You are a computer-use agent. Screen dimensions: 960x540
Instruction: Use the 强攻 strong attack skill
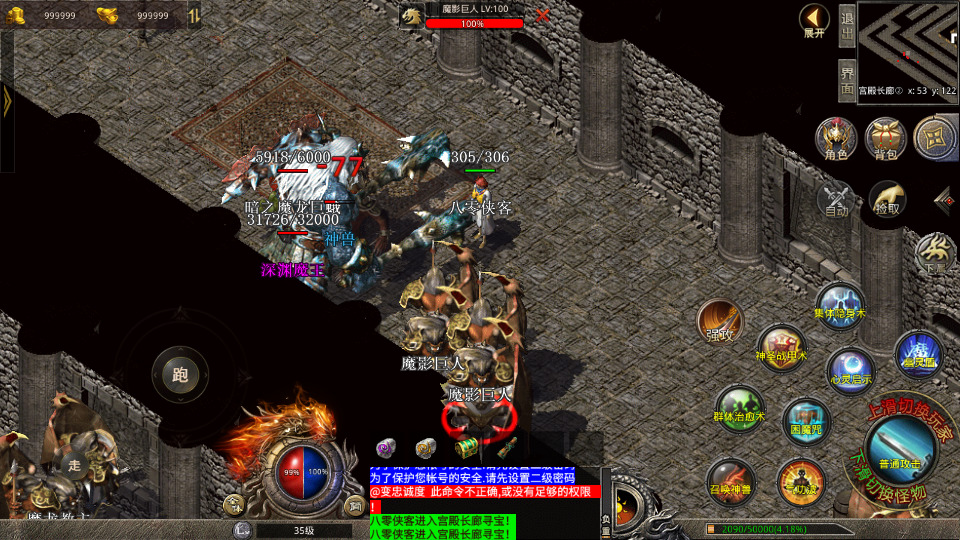pos(720,319)
